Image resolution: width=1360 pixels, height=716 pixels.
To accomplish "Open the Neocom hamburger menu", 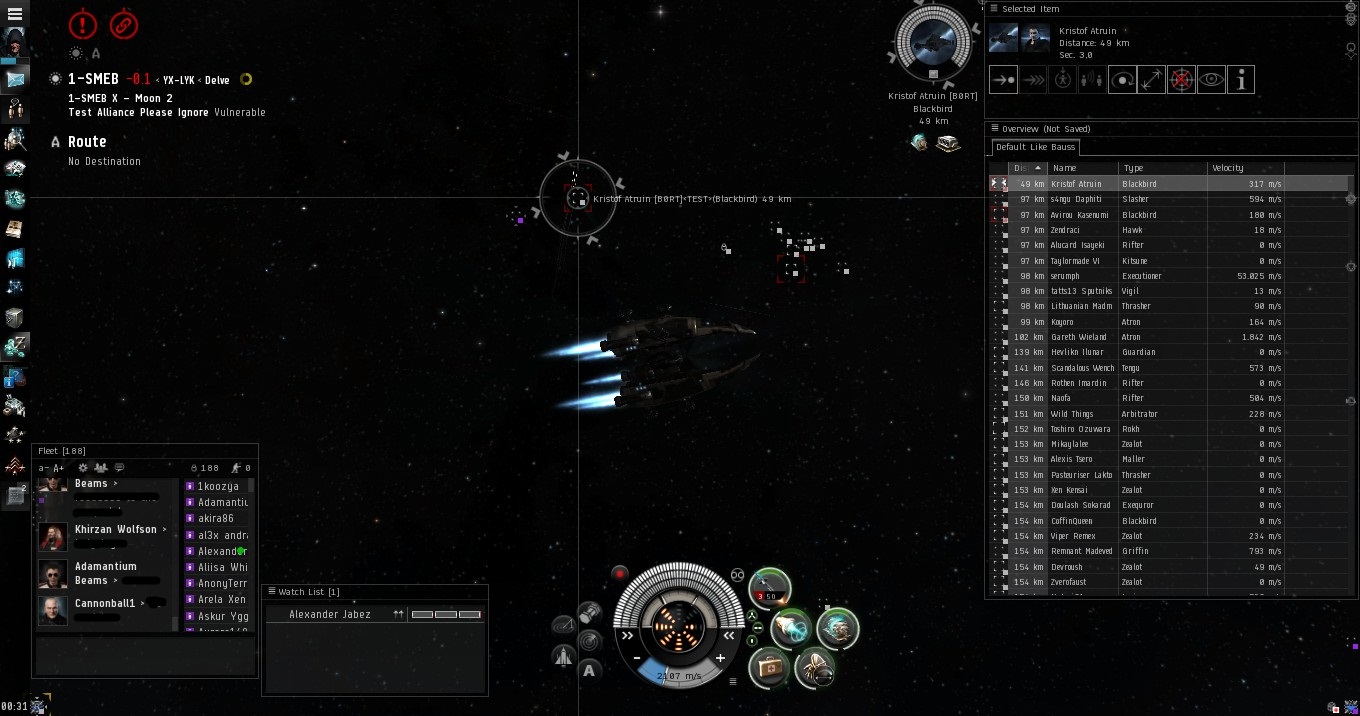I will click(15, 14).
